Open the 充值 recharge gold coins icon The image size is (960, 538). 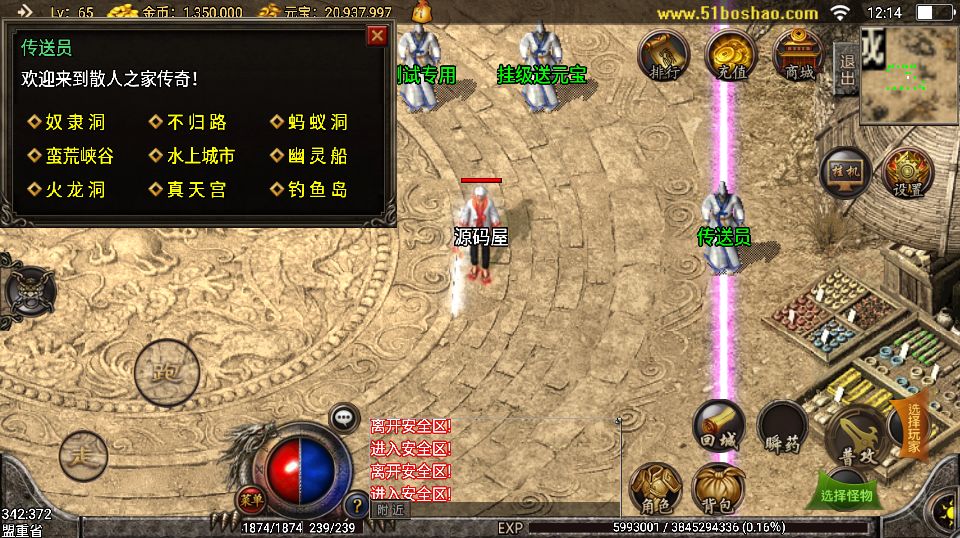click(731, 55)
